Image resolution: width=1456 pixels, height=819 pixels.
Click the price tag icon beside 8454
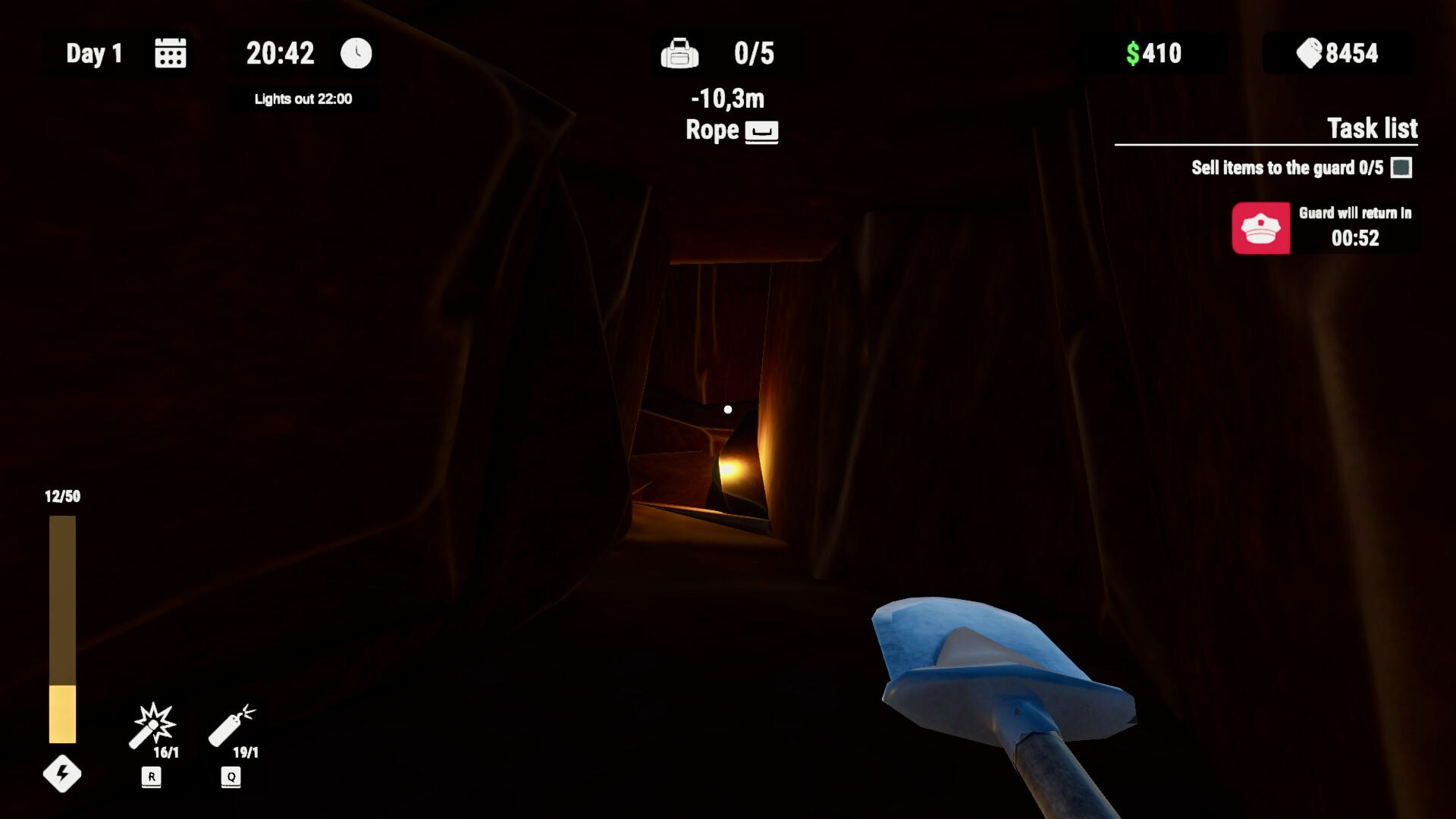pos(1307,53)
